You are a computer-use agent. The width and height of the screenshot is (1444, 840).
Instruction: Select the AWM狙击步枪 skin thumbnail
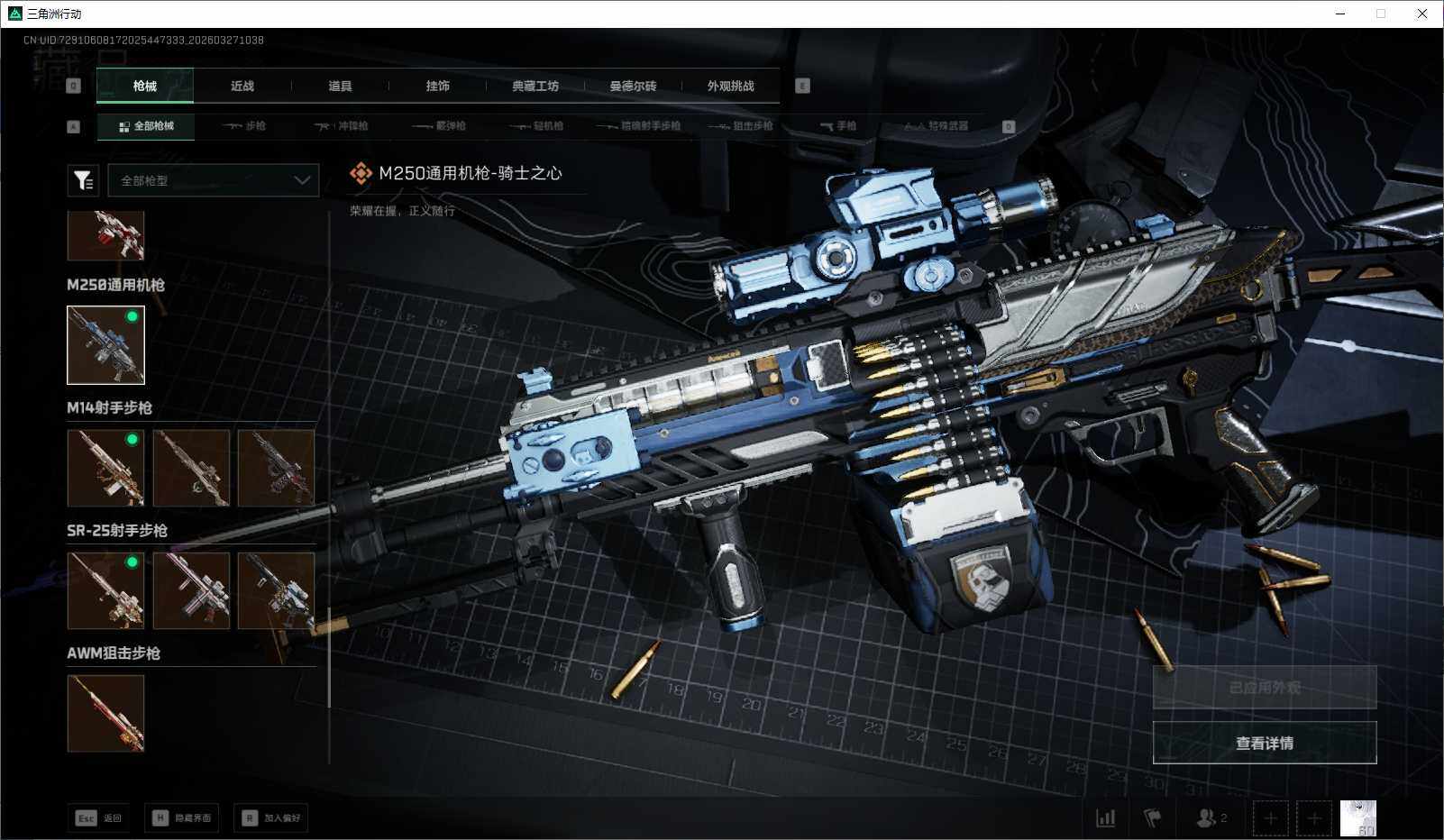point(105,713)
